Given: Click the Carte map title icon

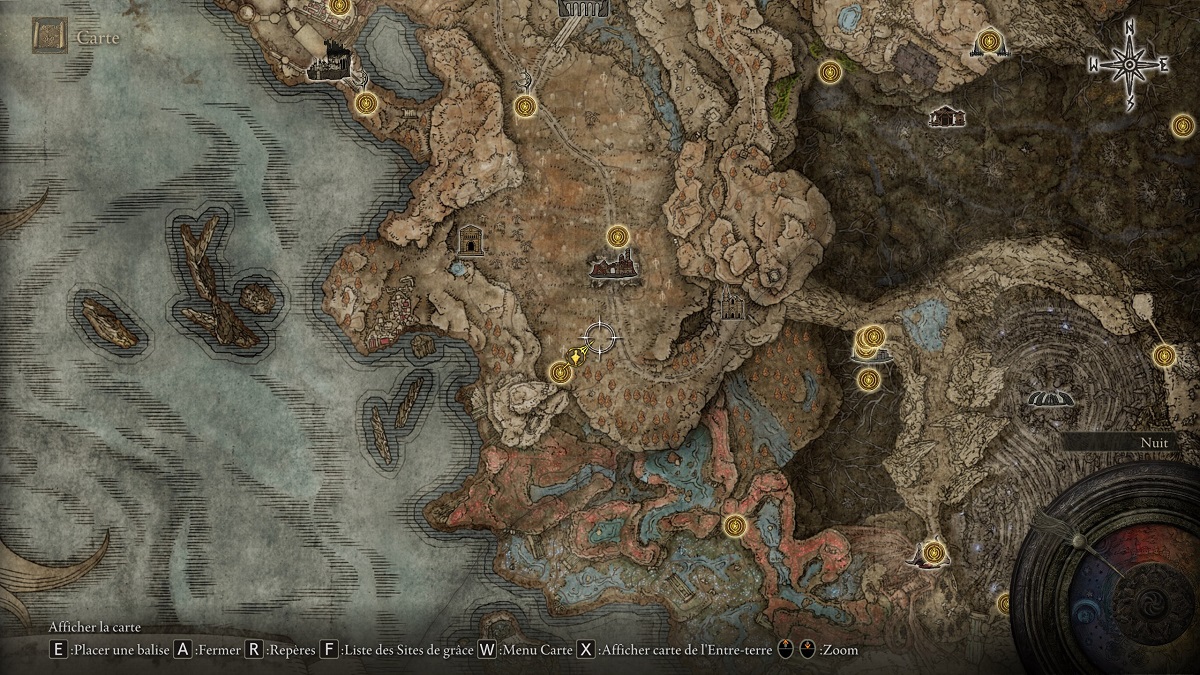Looking at the screenshot, I should [48, 38].
